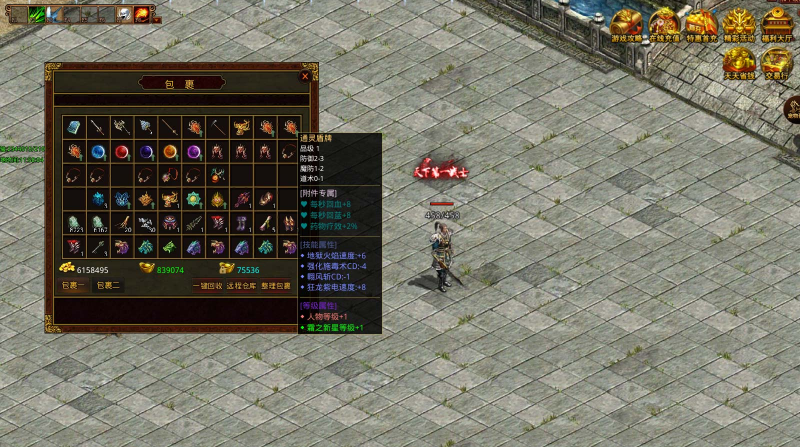800x447 pixels.
Task: Activate the fire skill in hotbar
Action: tap(143, 13)
